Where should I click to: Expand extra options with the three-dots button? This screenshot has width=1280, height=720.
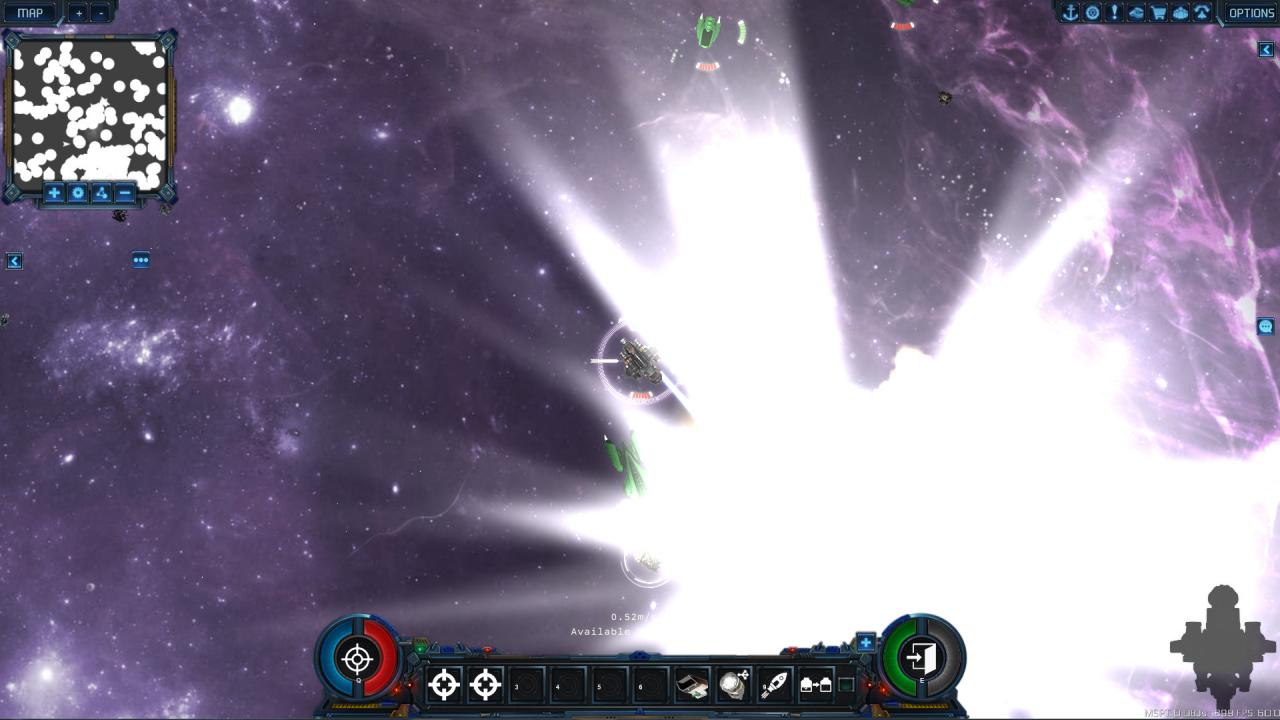[x=140, y=260]
